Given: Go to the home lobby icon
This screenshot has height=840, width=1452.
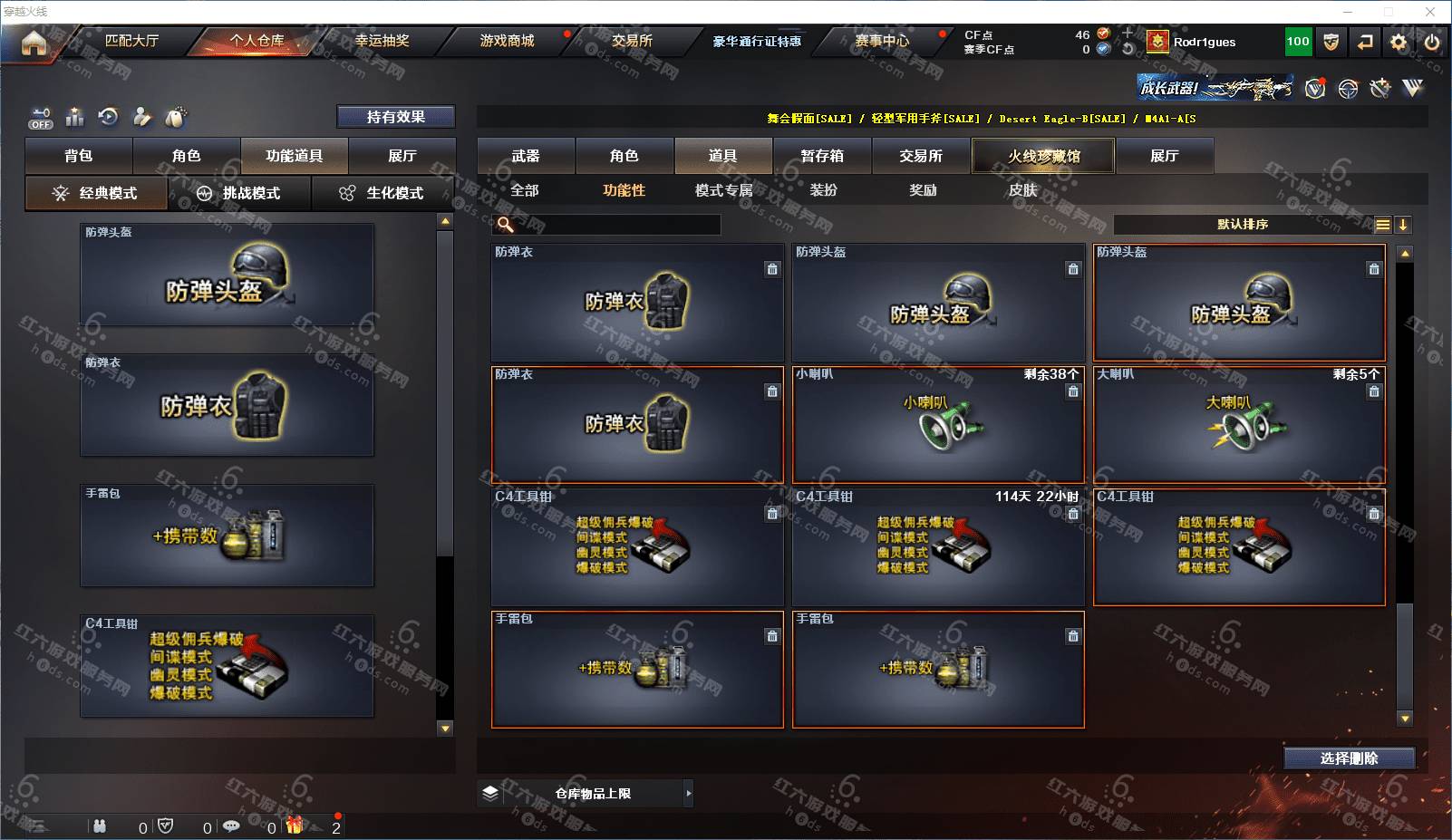Looking at the screenshot, I should pyautogui.click(x=34, y=43).
